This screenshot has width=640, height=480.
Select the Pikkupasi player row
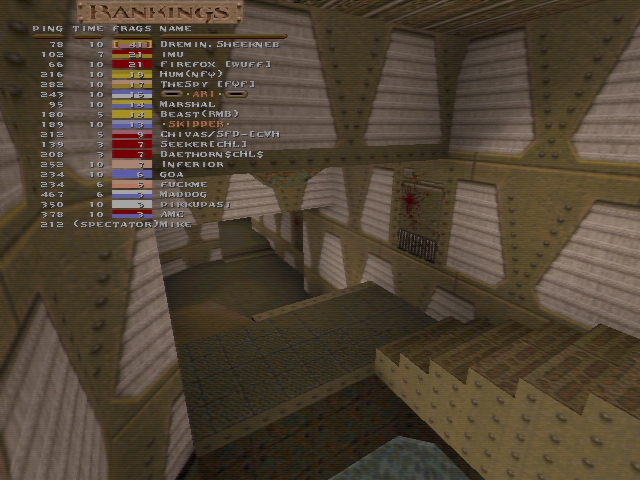coord(195,204)
